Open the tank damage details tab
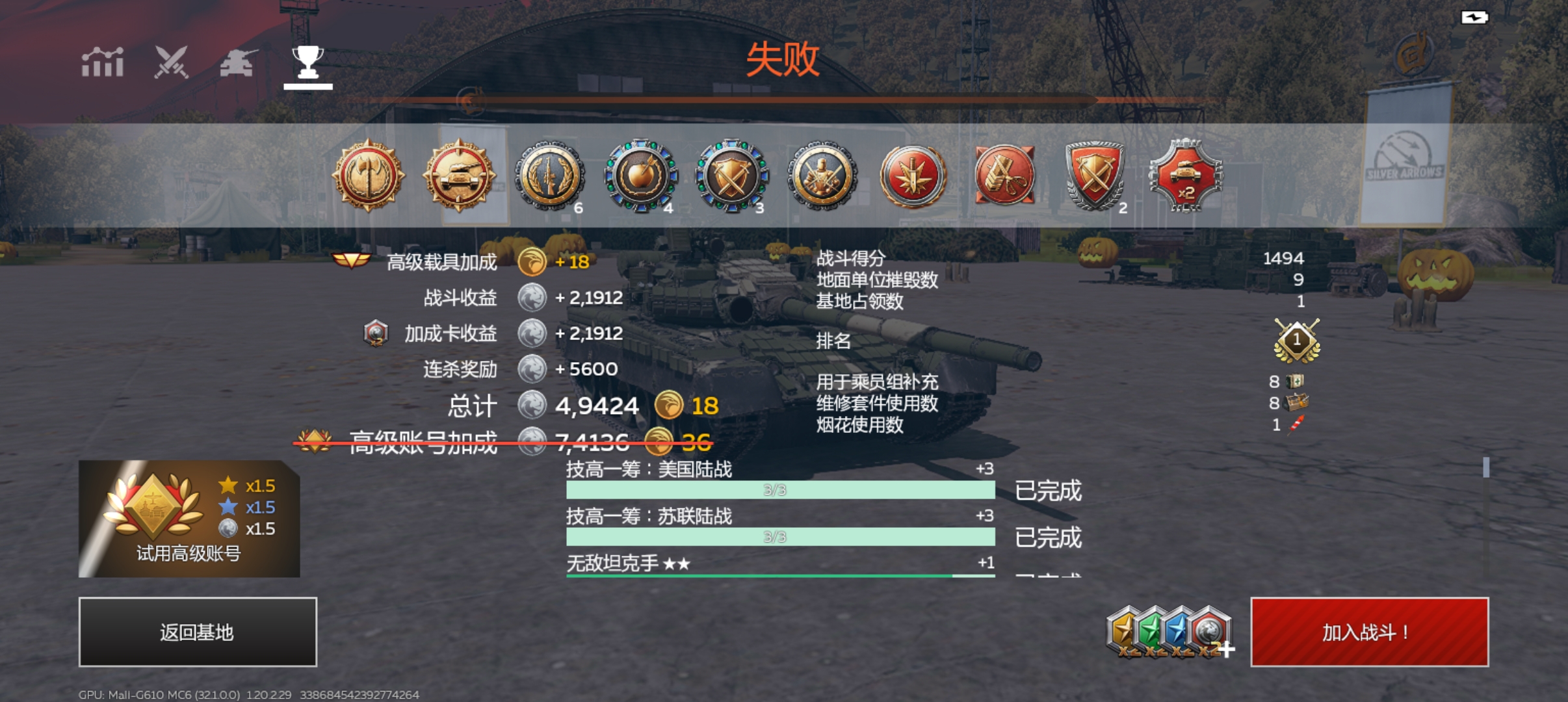This screenshot has height=702, width=1568. (238, 64)
